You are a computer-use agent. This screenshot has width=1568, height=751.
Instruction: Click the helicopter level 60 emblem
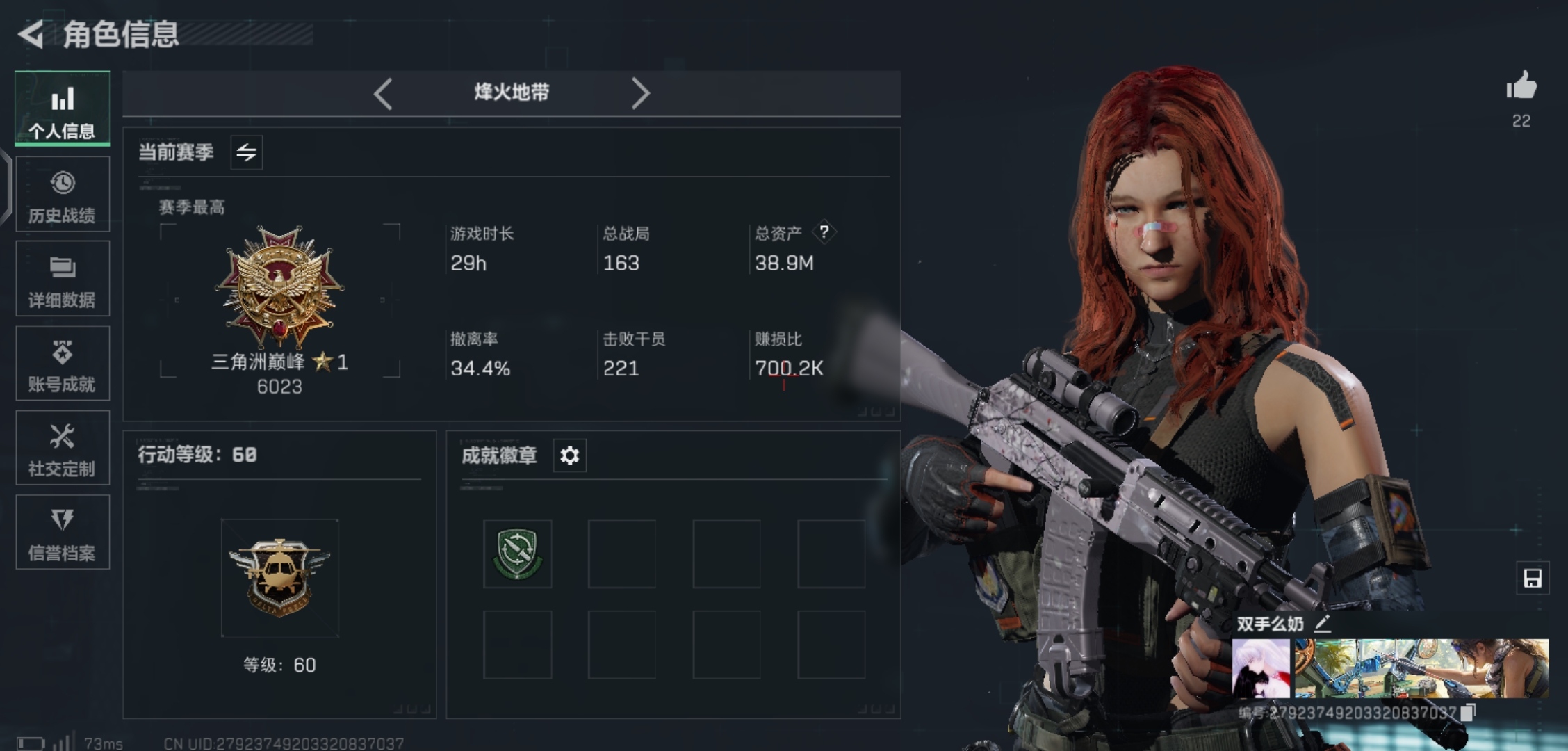[x=279, y=578]
